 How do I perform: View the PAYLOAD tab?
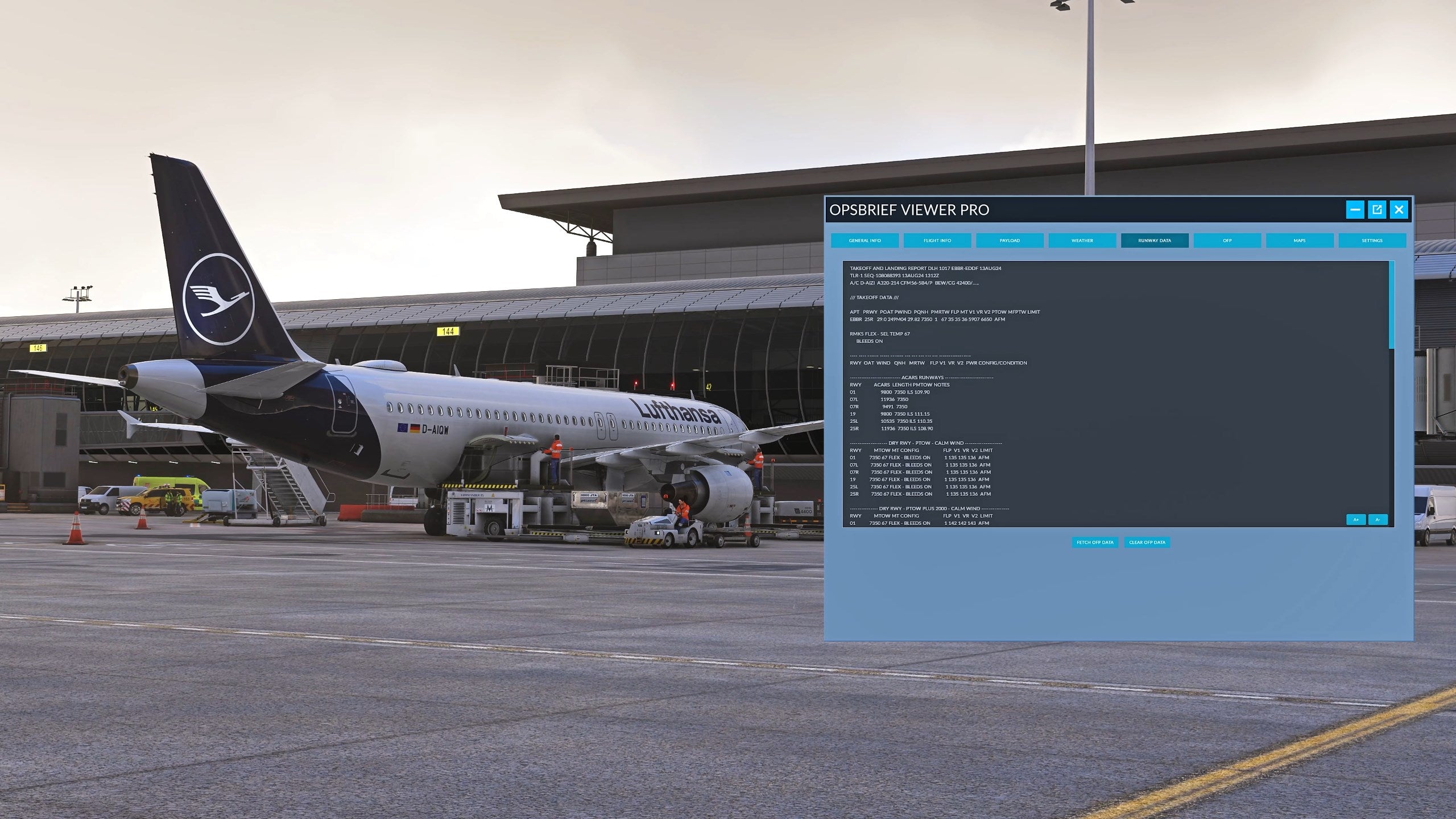coord(1010,241)
